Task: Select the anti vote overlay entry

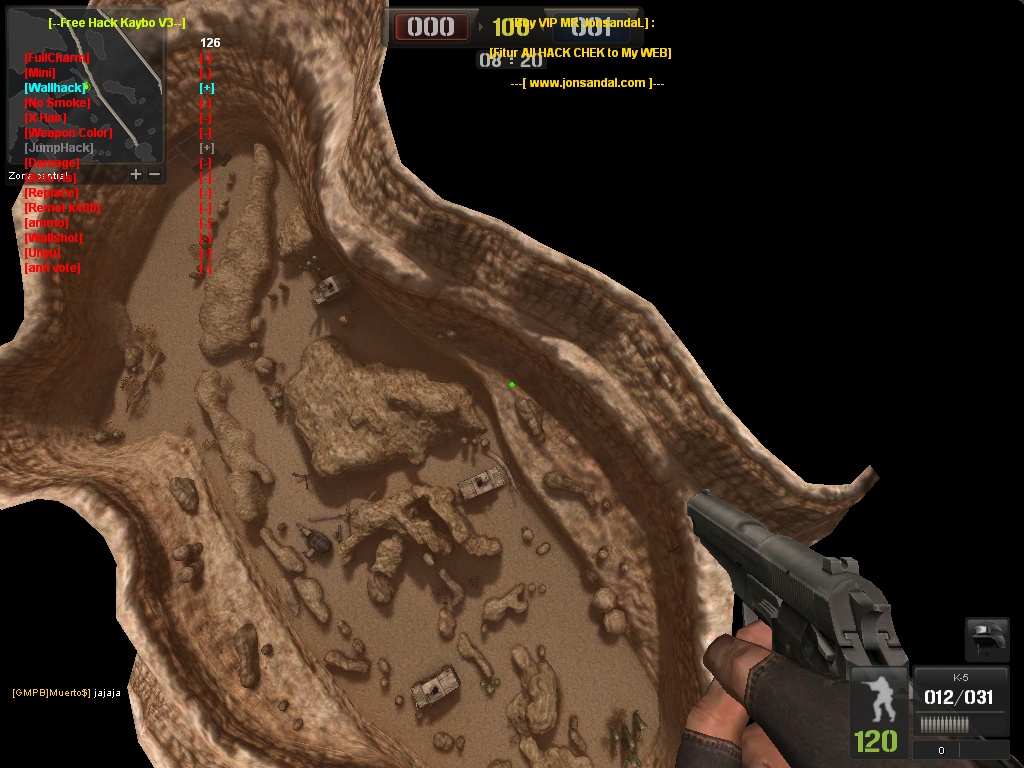Action: click(x=52, y=268)
